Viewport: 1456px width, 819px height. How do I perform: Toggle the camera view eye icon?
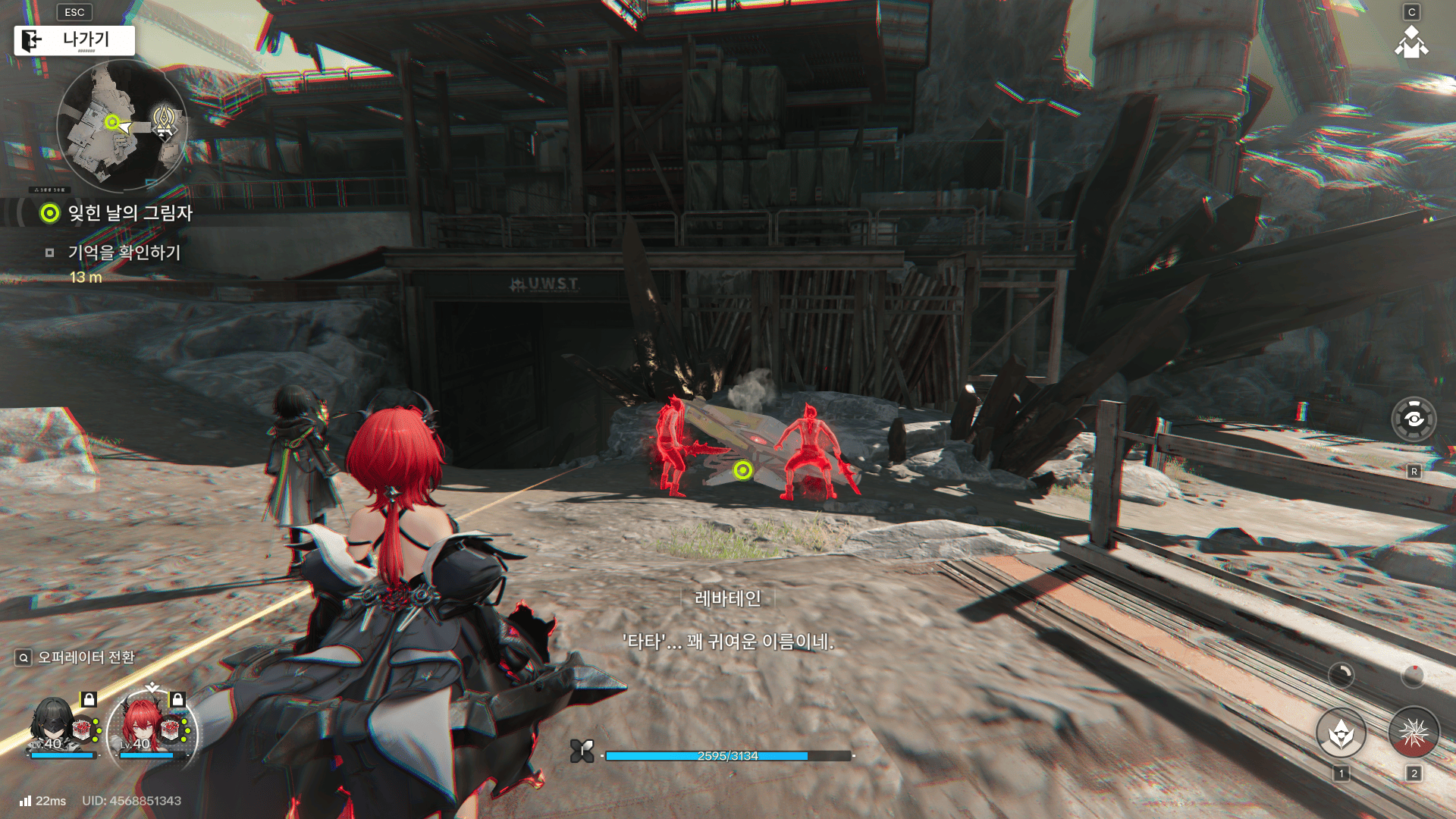1414,419
